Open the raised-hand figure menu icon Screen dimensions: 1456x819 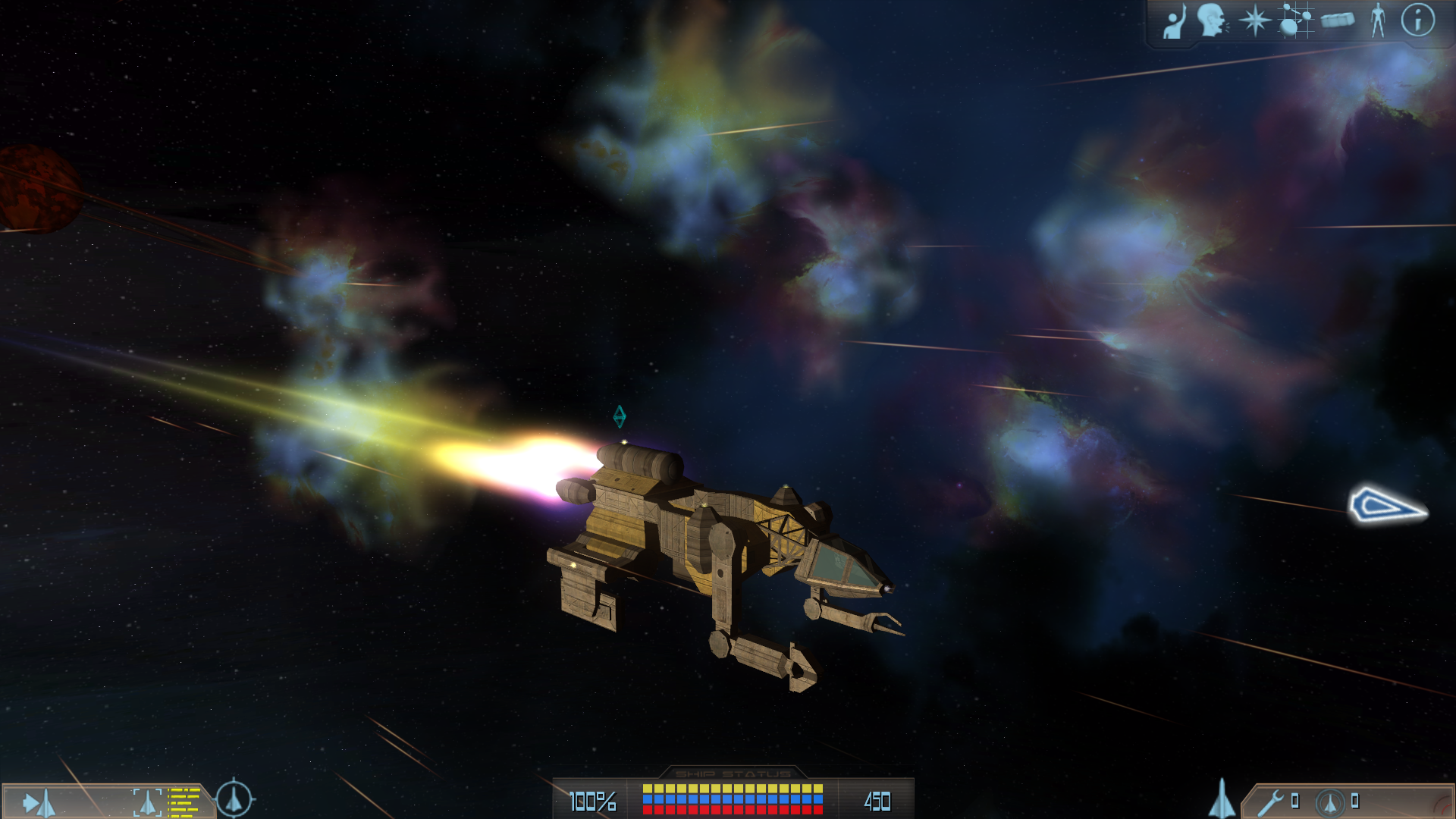1175,21
